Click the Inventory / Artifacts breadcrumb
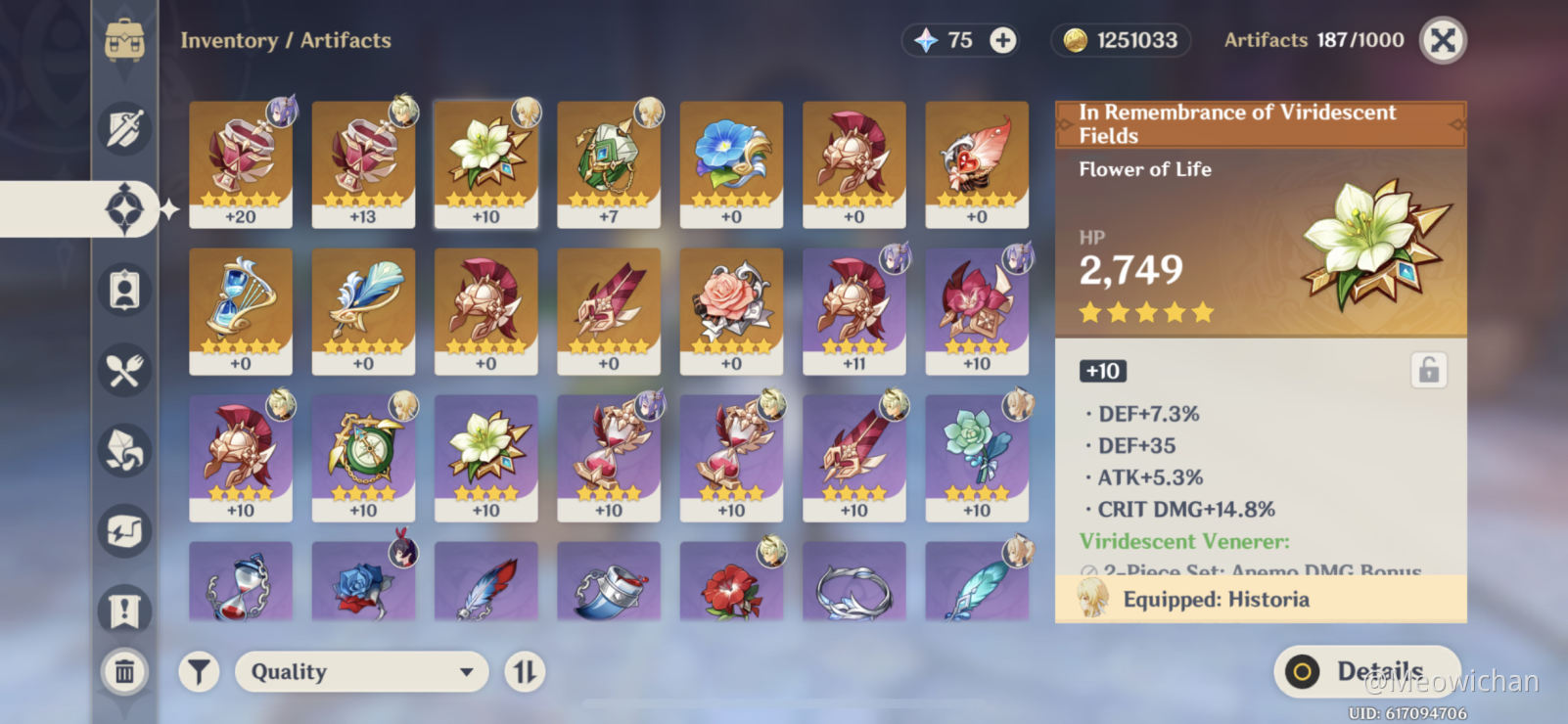 pyautogui.click(x=287, y=41)
